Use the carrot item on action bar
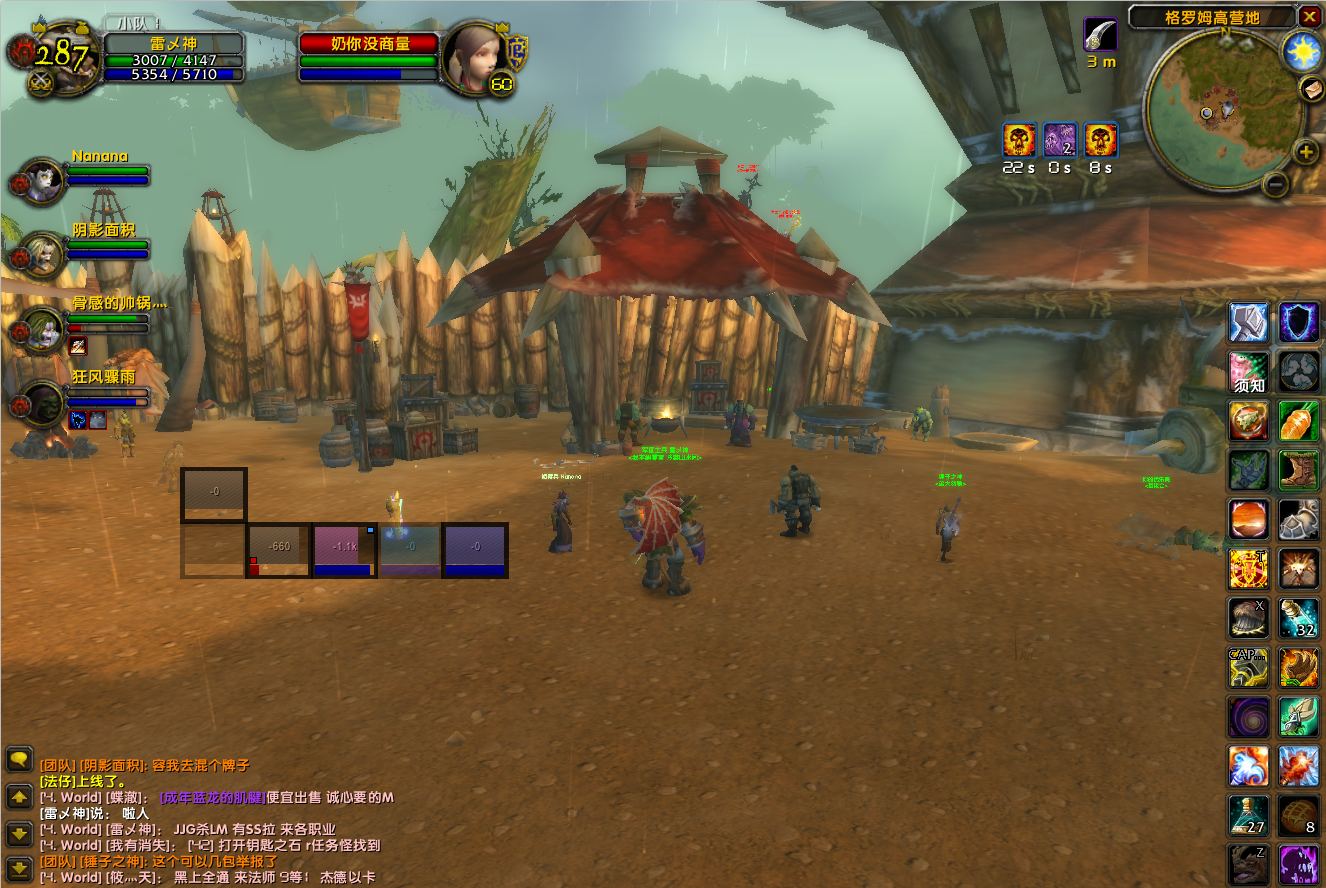 point(1299,421)
